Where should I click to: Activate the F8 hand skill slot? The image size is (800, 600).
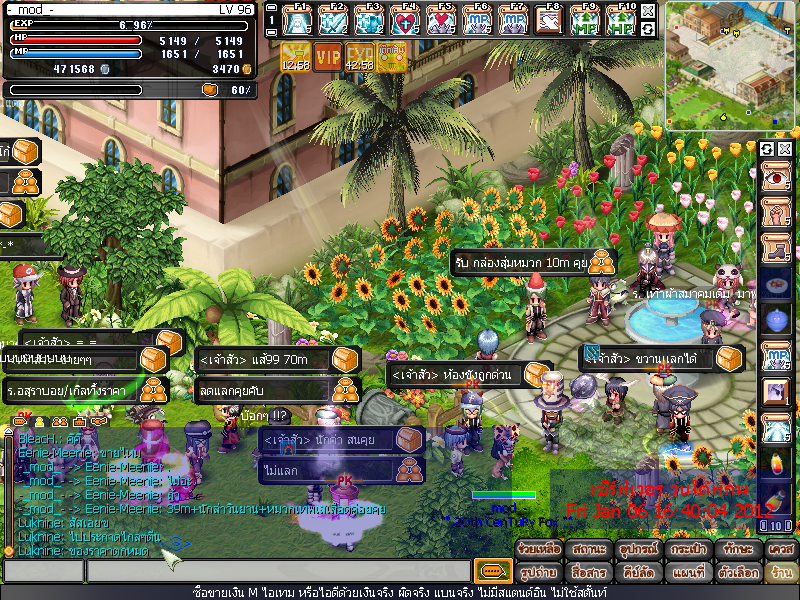click(x=548, y=20)
